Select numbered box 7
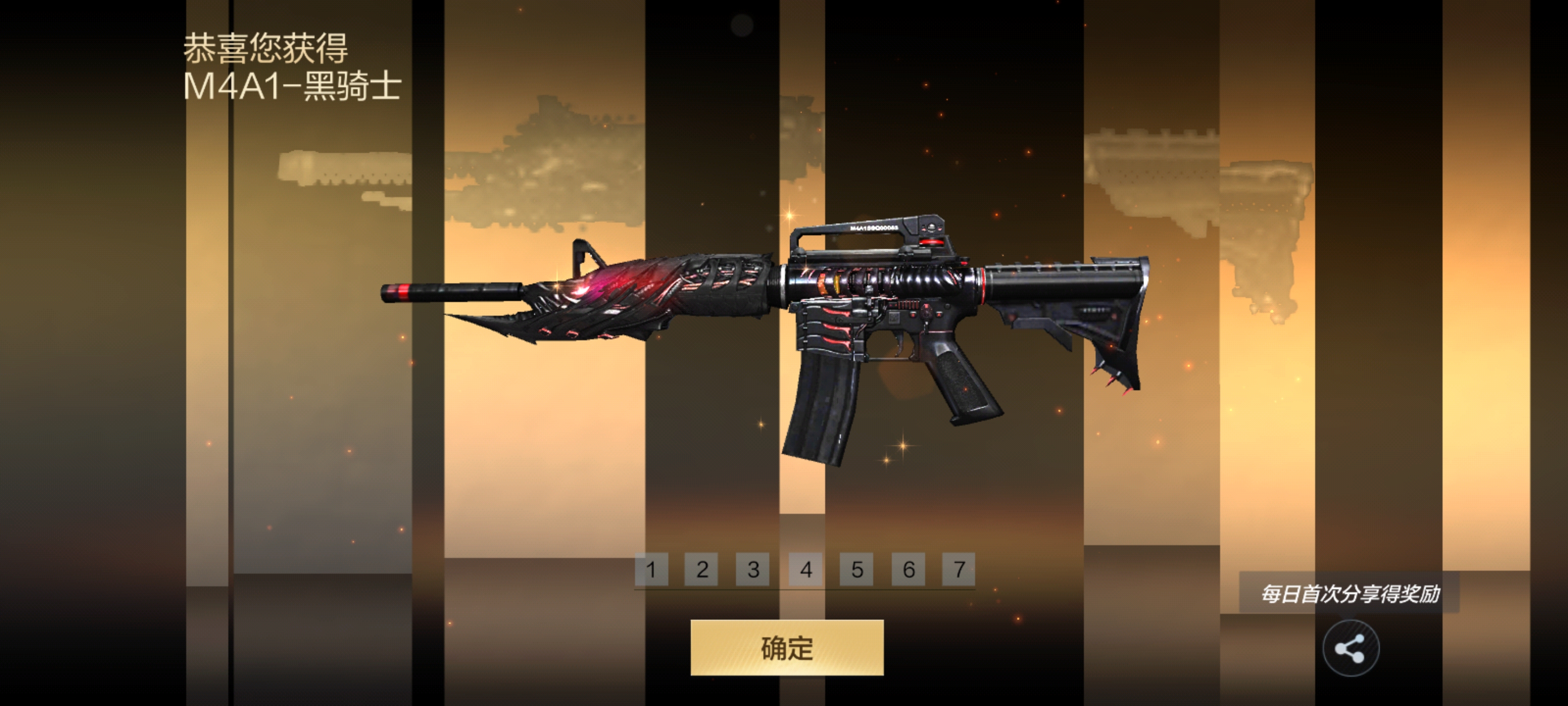 pos(959,570)
